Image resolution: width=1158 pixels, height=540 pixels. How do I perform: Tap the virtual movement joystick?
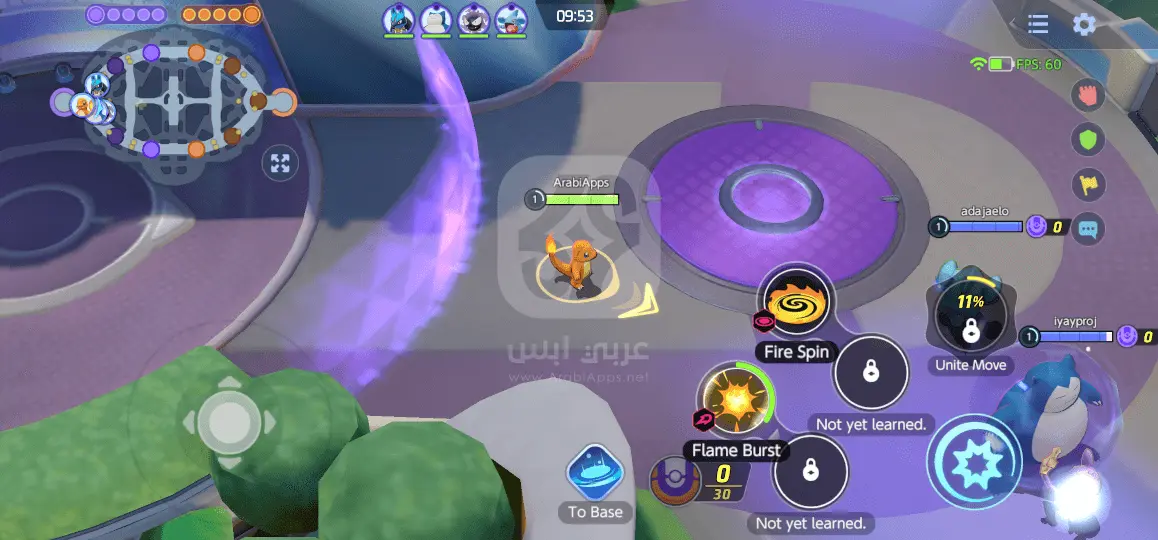pos(228,423)
